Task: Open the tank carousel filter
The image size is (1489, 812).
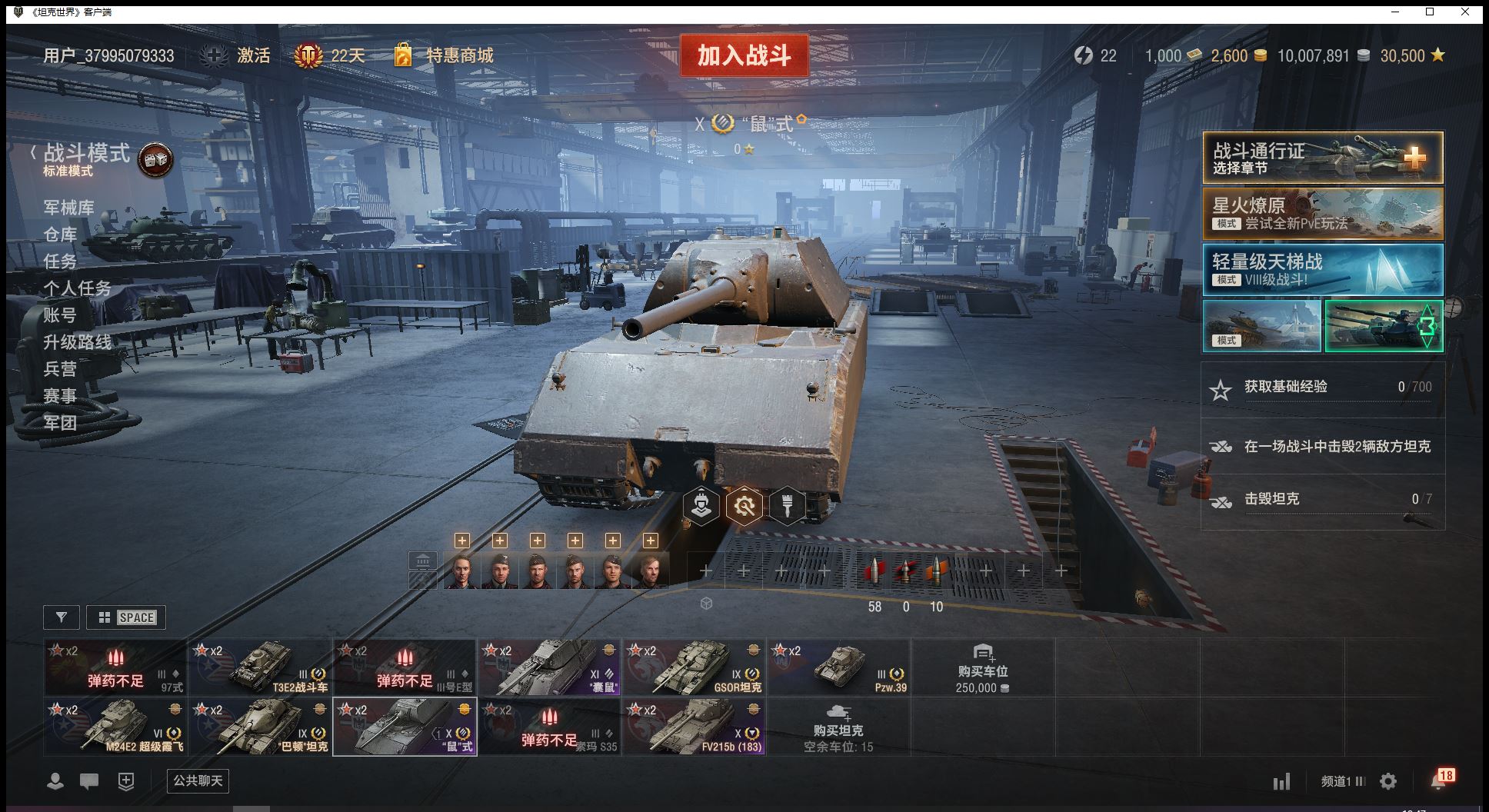Action: [x=62, y=617]
